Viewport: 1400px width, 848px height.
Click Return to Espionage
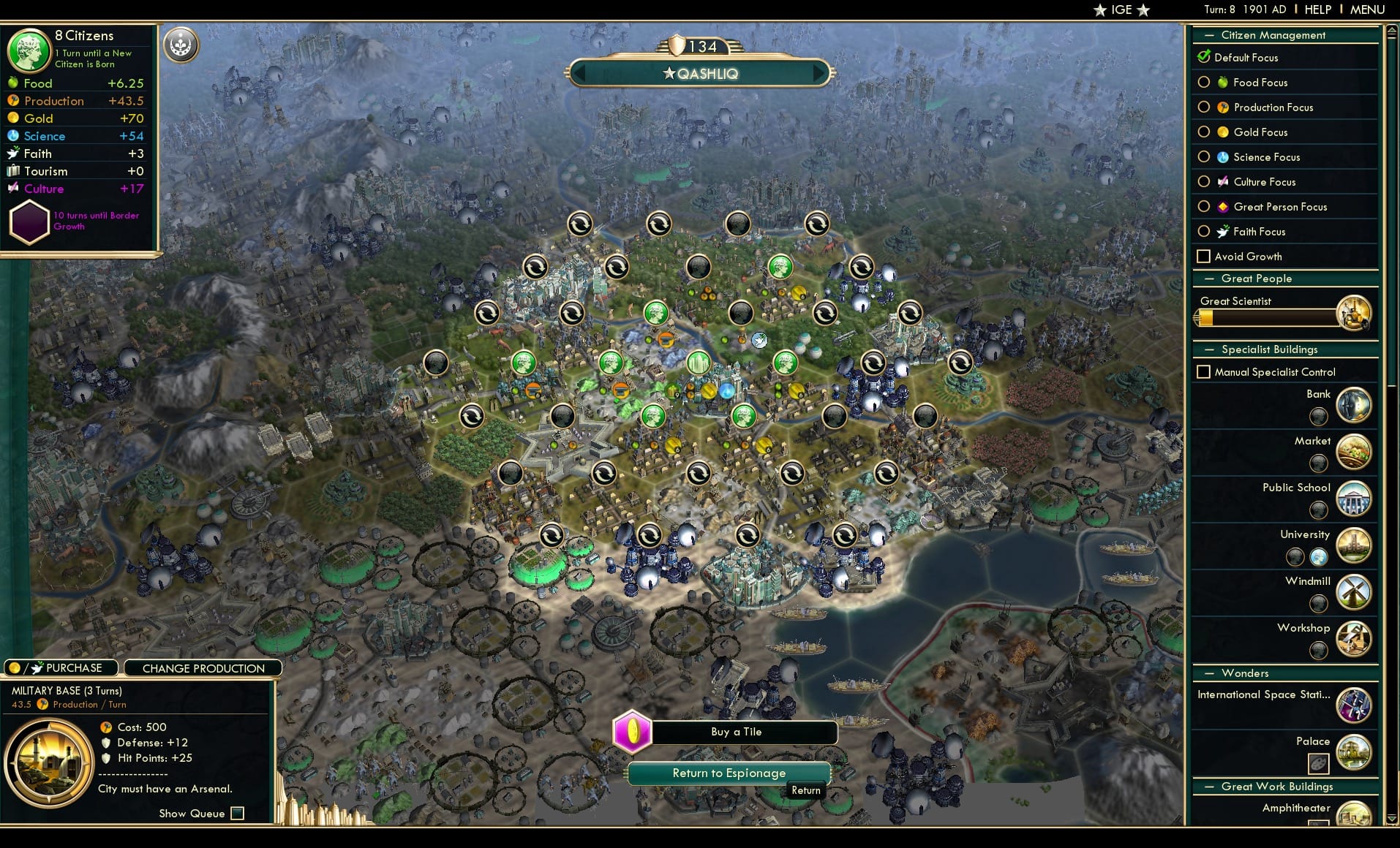point(729,773)
